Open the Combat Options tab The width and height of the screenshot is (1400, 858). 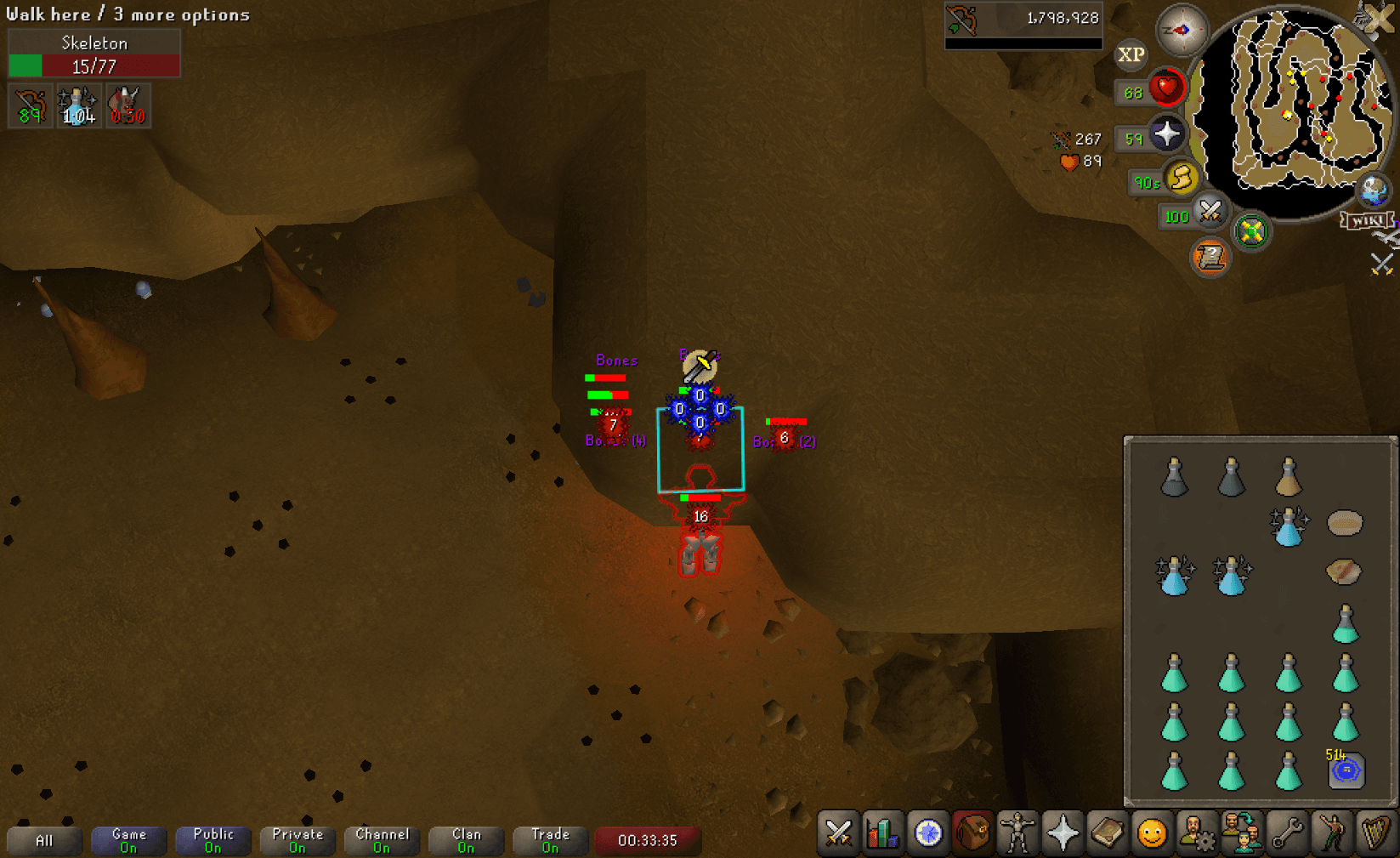(839, 833)
